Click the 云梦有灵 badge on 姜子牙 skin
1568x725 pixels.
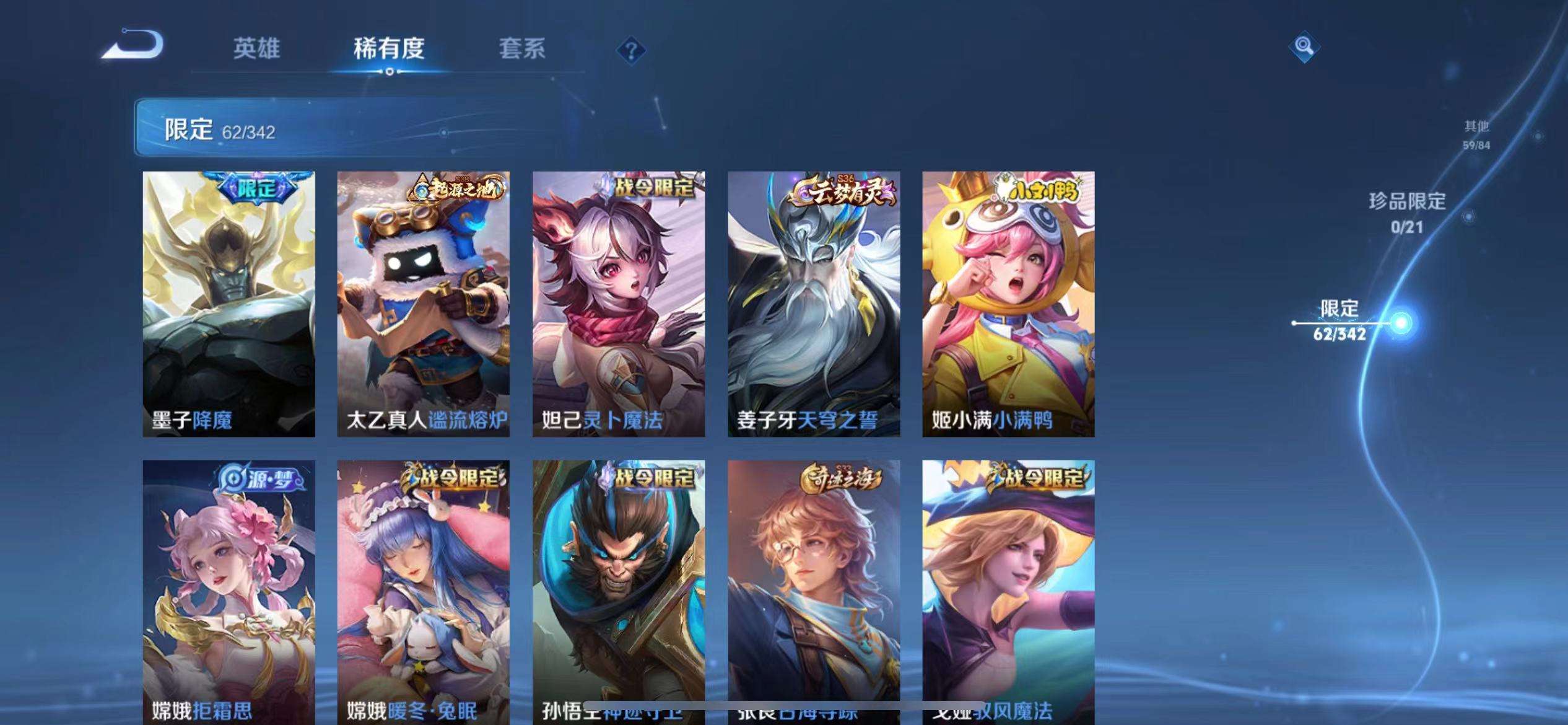(842, 191)
